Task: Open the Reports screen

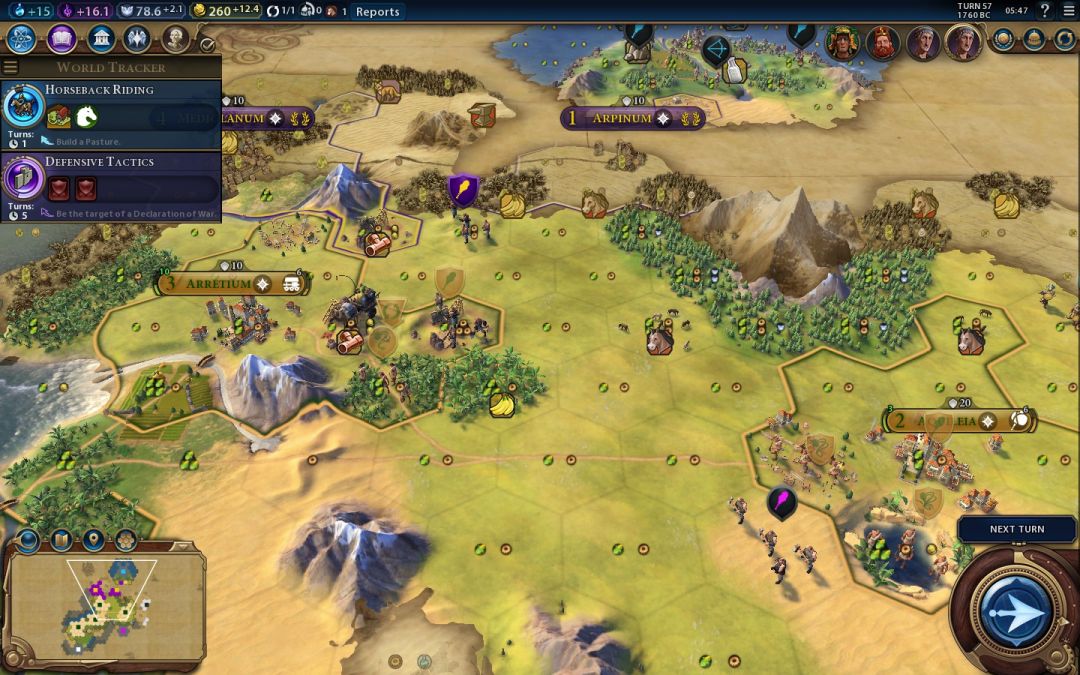Action: (x=377, y=12)
